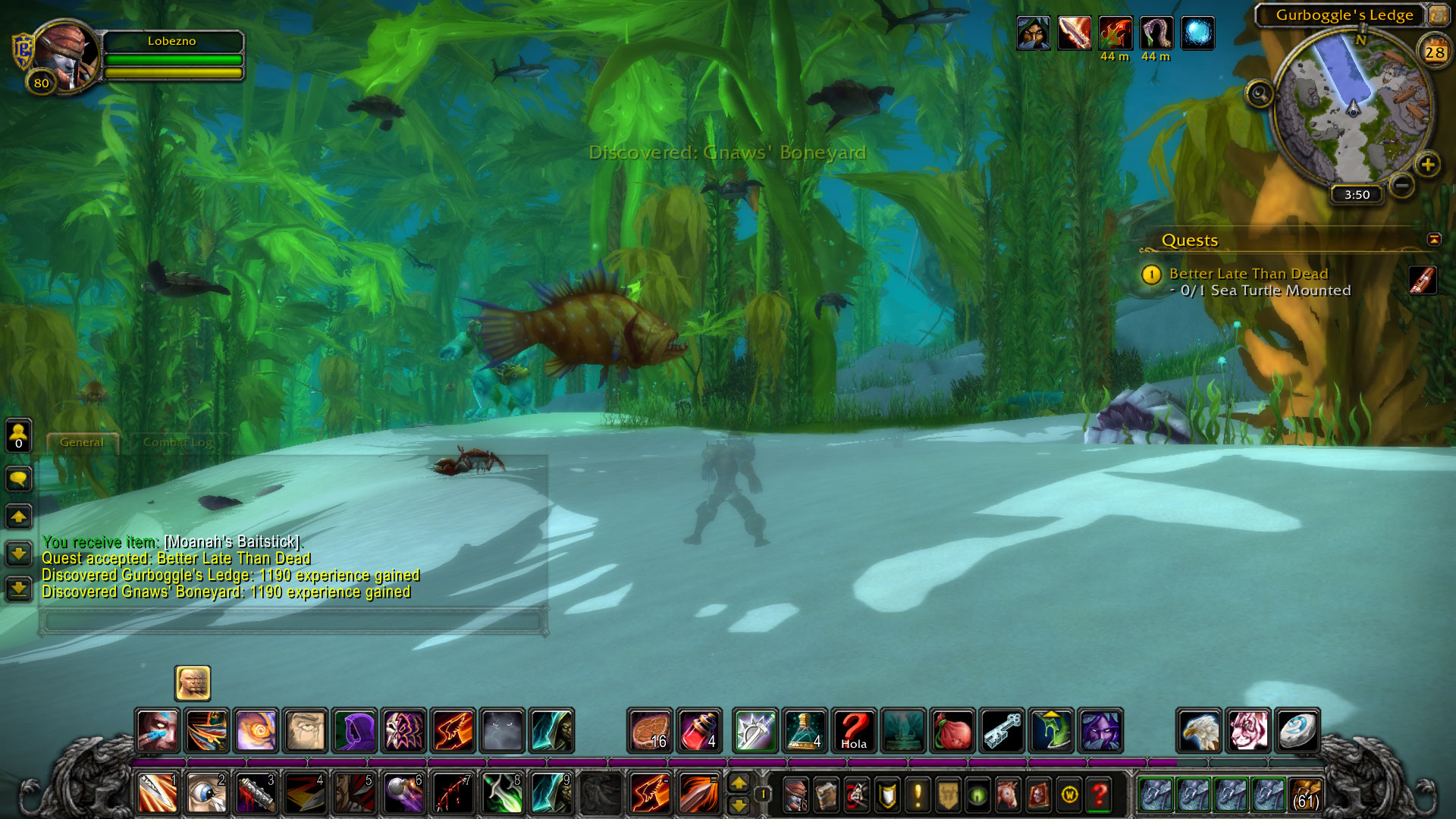Use the meat food item with 16 stacks
The image size is (1456, 819).
coord(650,731)
